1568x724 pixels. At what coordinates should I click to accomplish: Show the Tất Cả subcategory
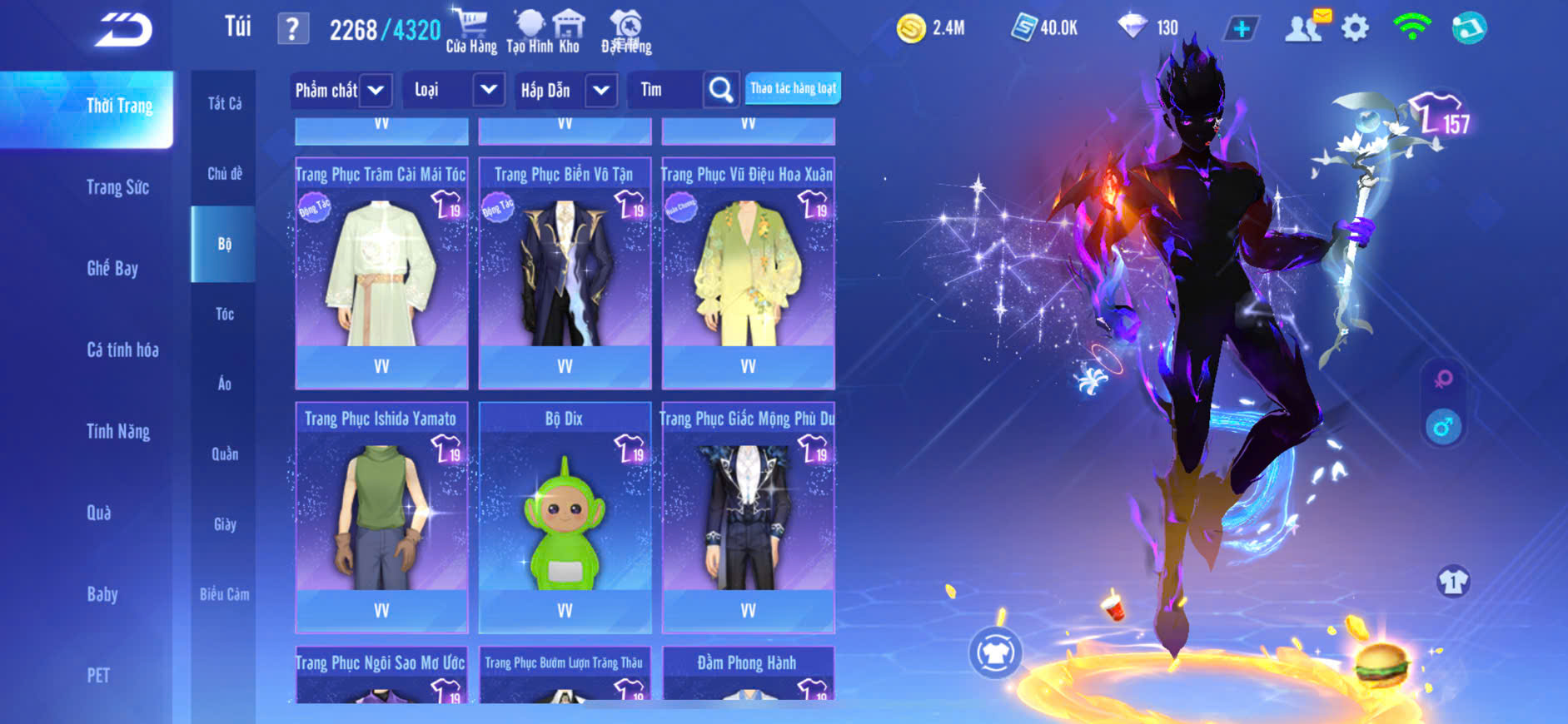[x=224, y=103]
